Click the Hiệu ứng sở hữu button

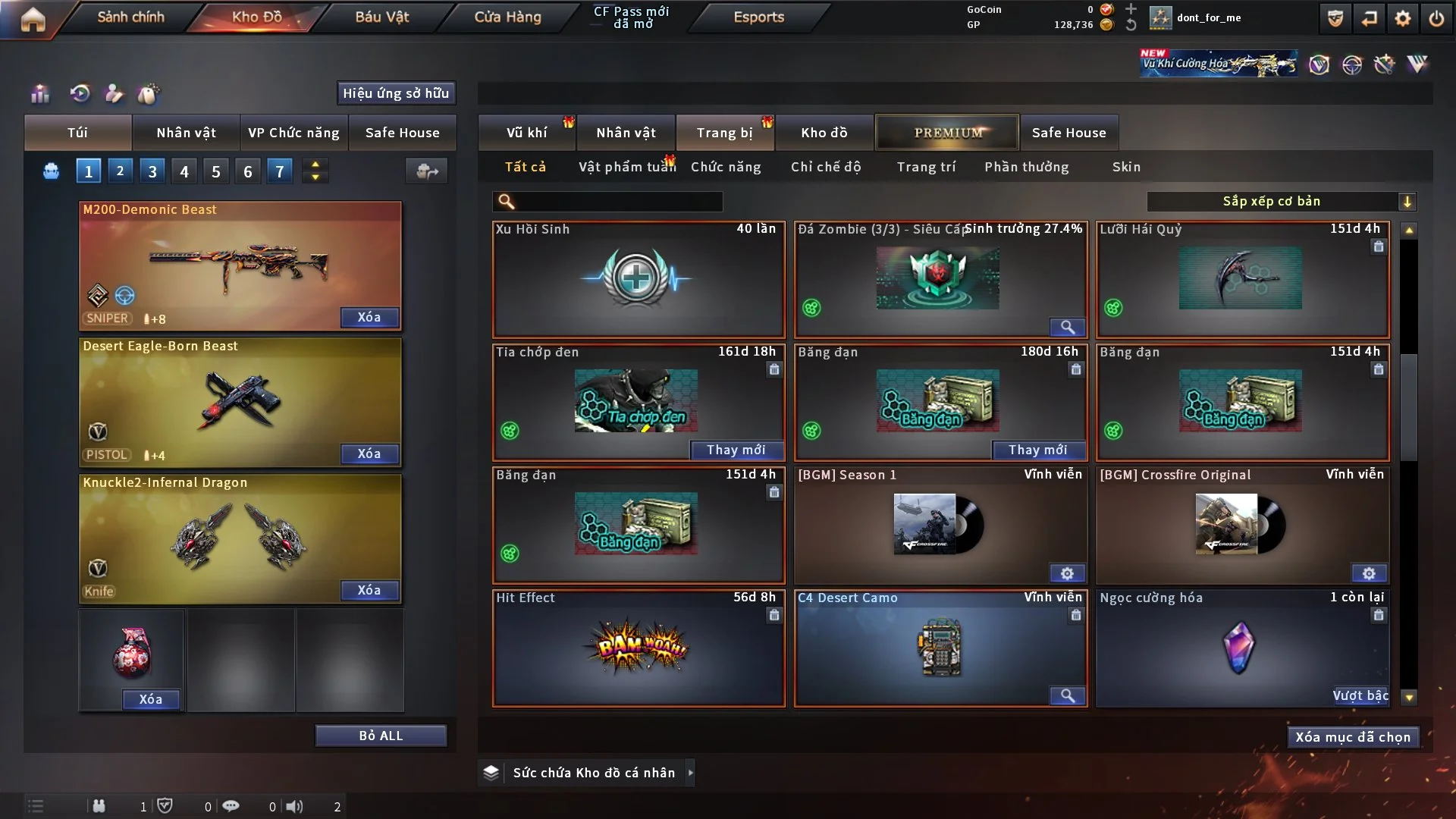coord(396,93)
